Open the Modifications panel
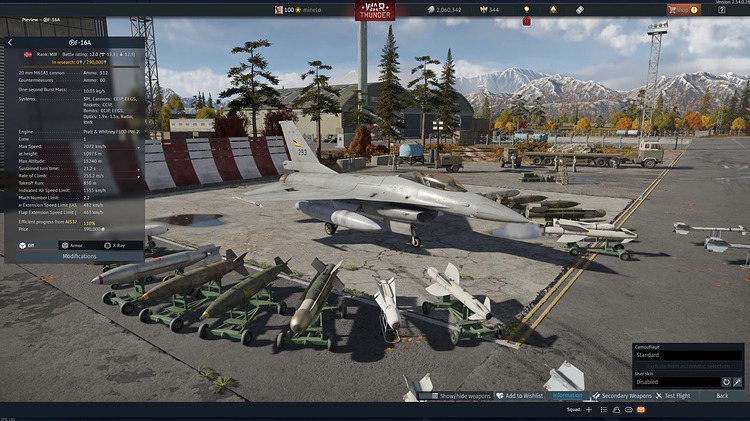 (x=79, y=256)
